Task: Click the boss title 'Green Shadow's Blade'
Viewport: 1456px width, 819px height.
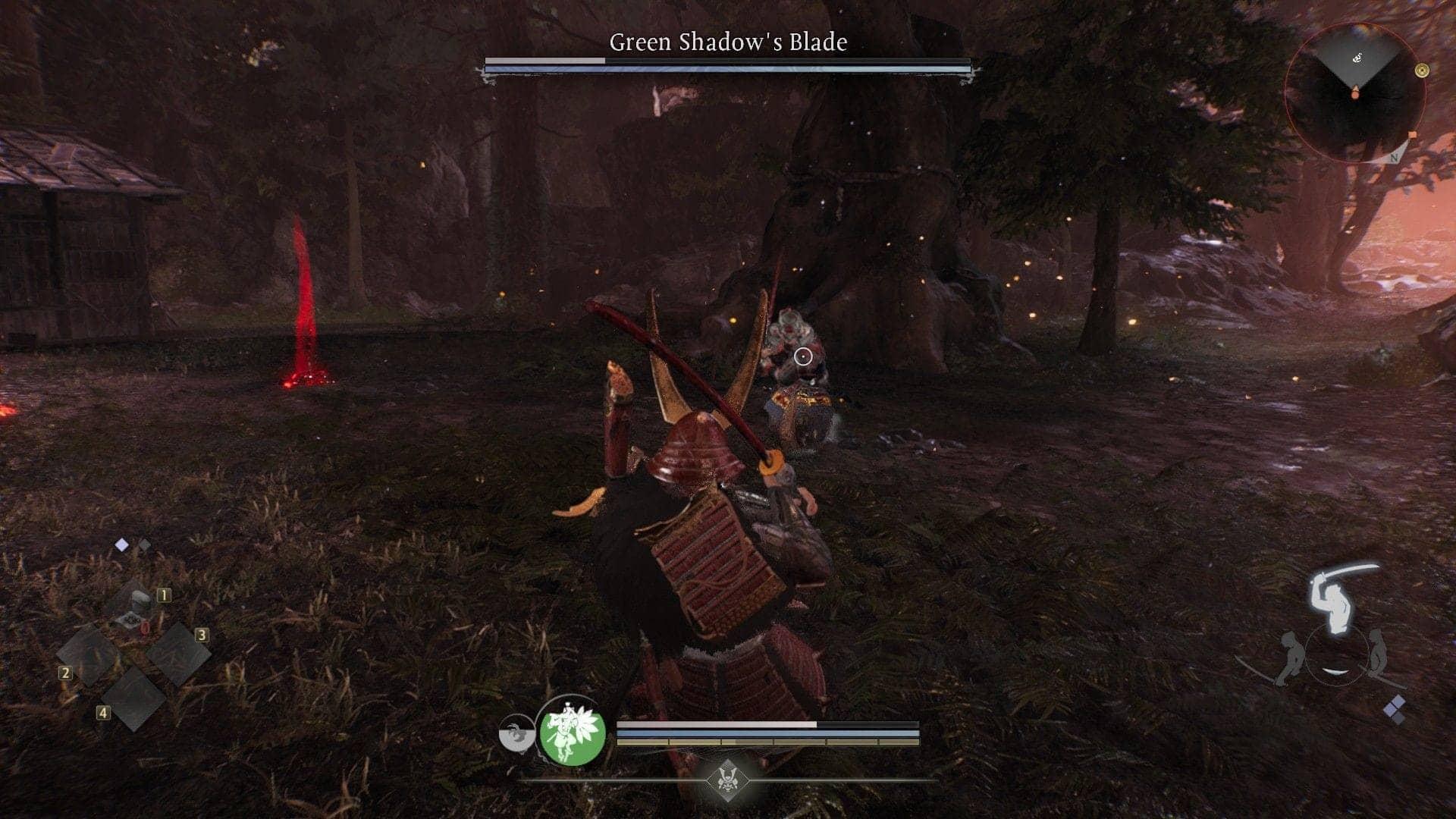Action: 728,43
